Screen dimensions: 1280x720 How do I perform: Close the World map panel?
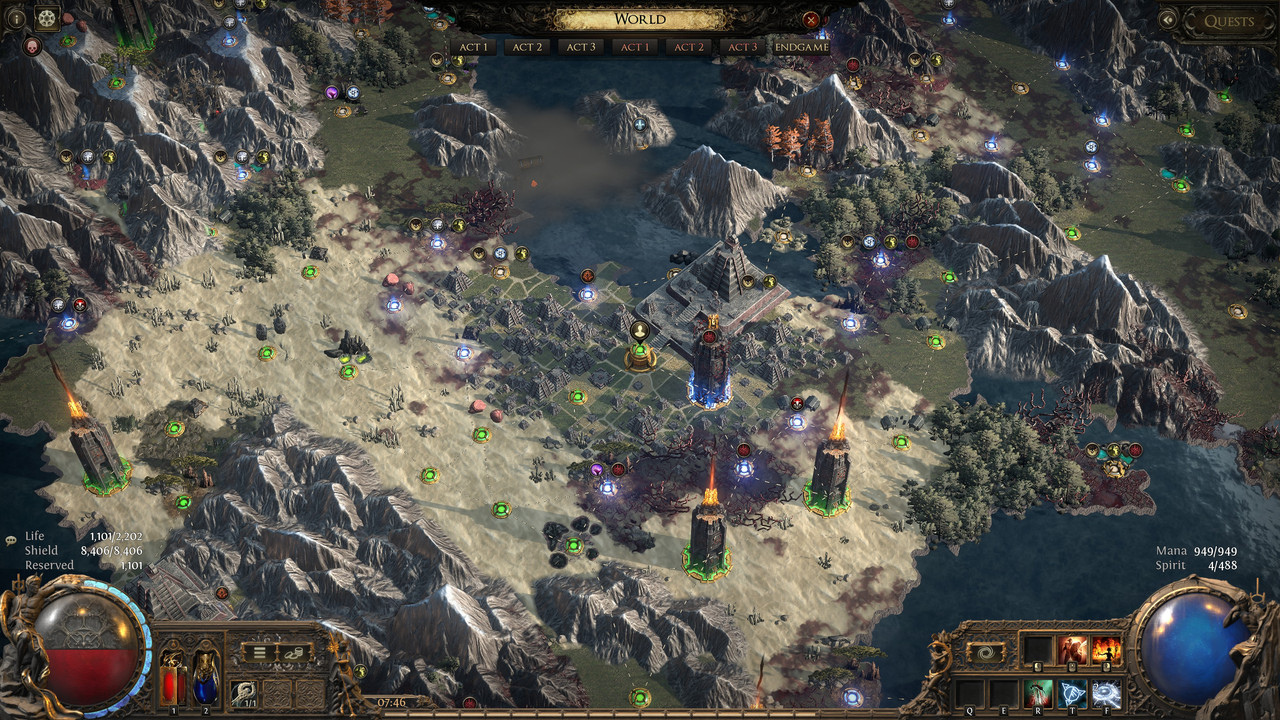pos(811,20)
